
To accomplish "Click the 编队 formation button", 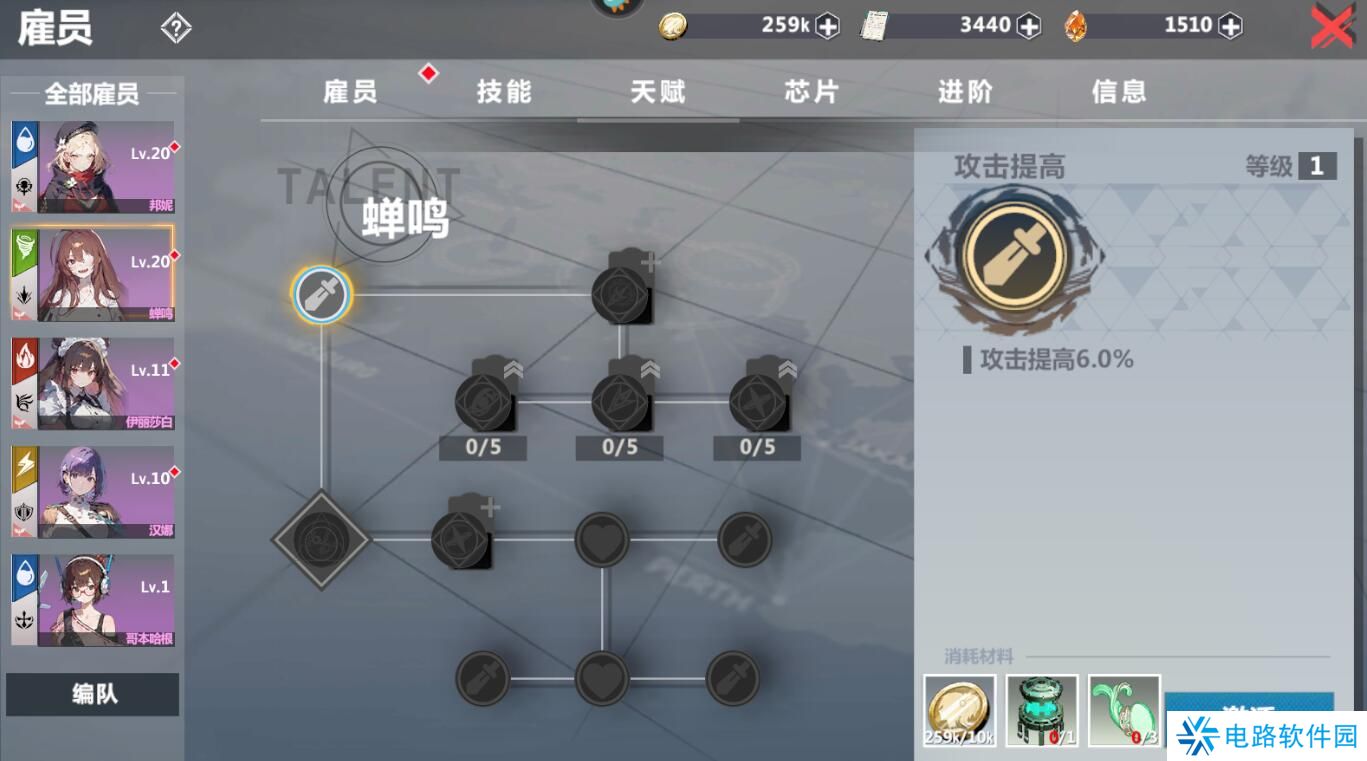I will pos(92,694).
